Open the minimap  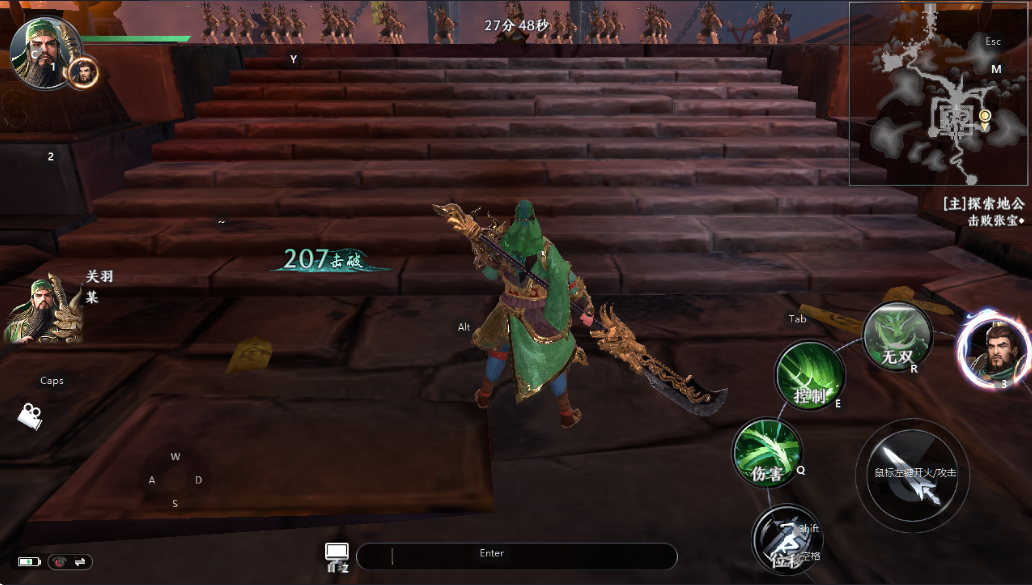tap(938, 95)
